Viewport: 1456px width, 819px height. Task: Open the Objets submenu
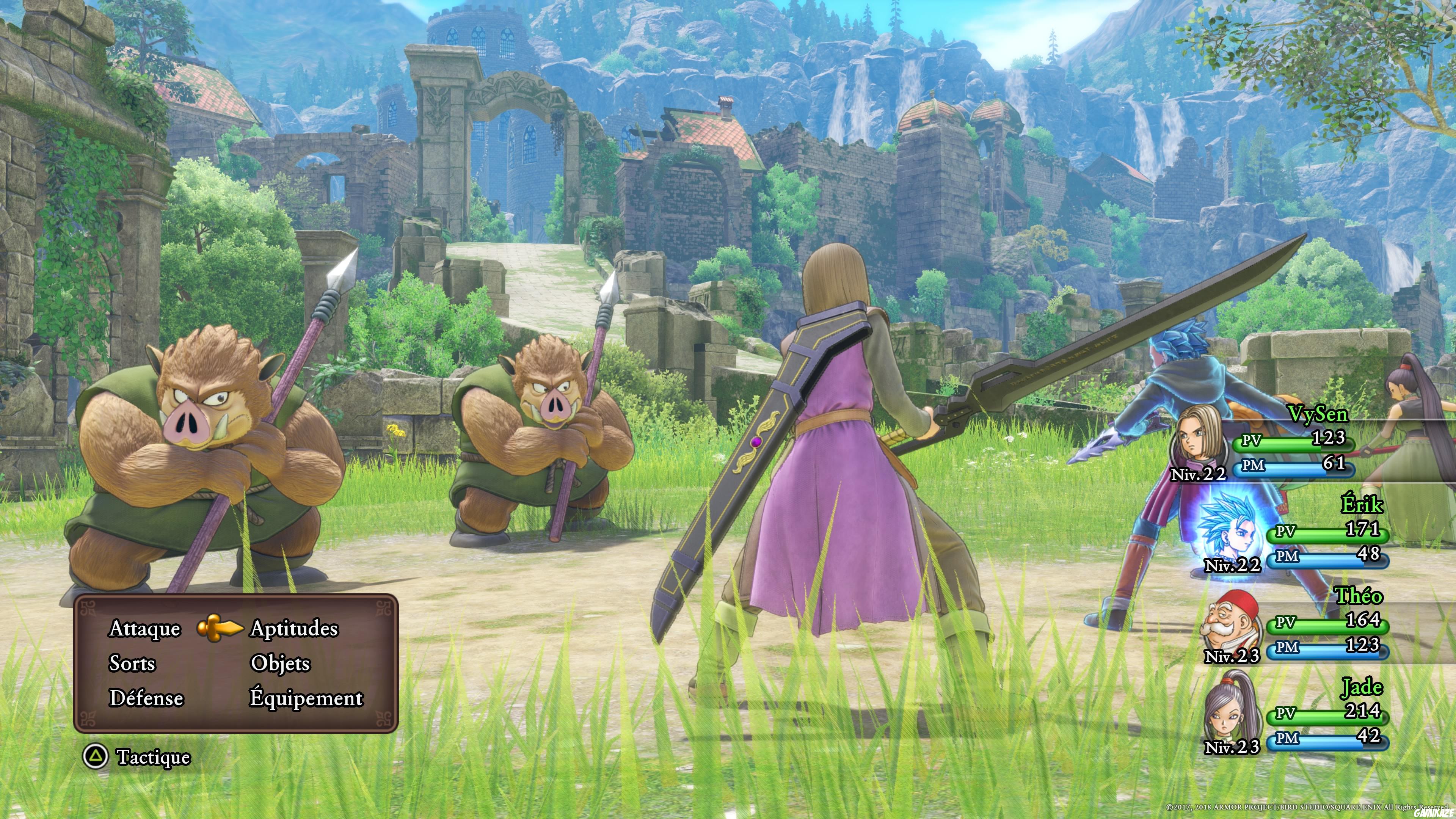pyautogui.click(x=280, y=664)
